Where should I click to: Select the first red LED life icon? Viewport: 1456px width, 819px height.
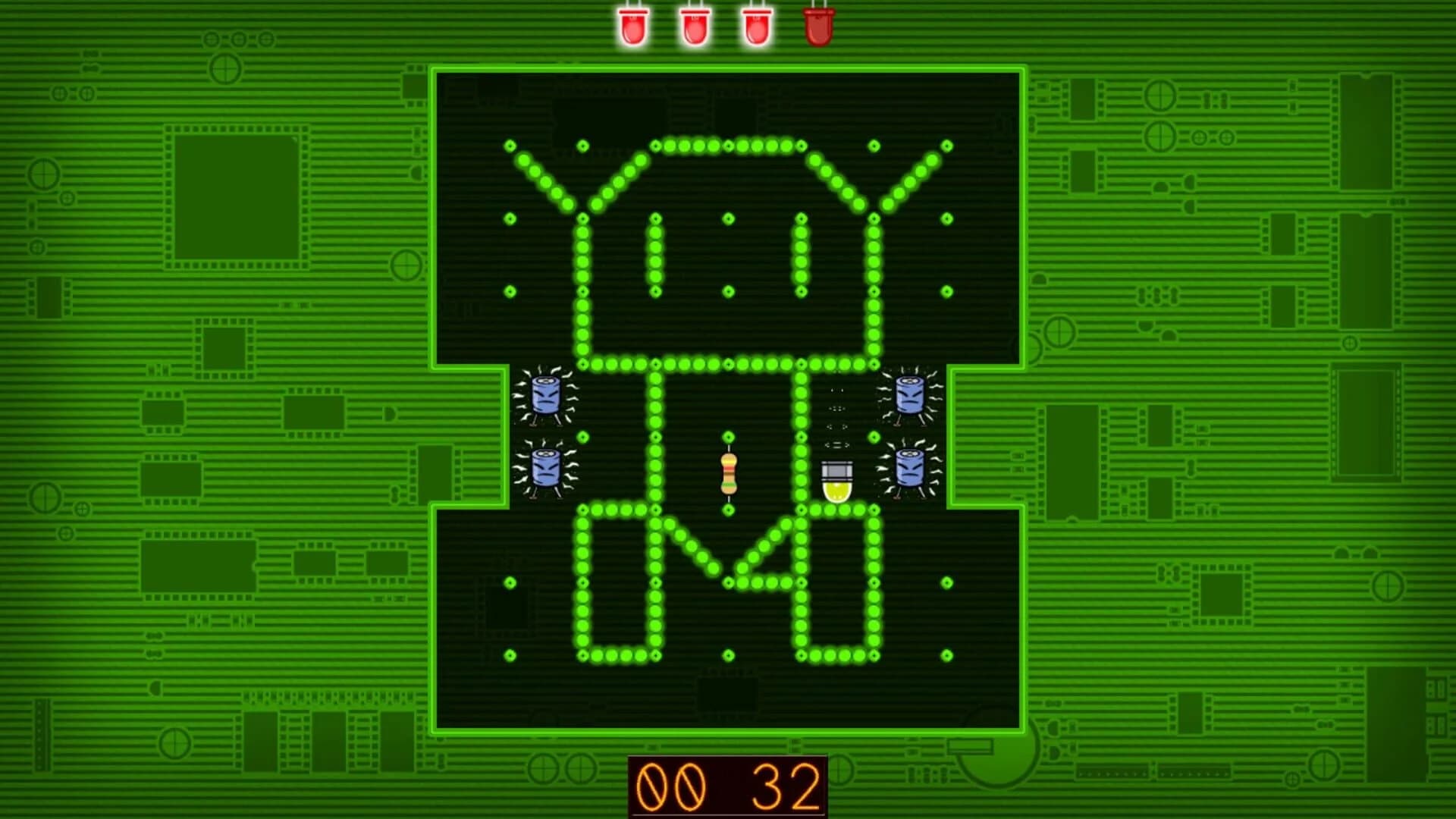click(x=633, y=27)
